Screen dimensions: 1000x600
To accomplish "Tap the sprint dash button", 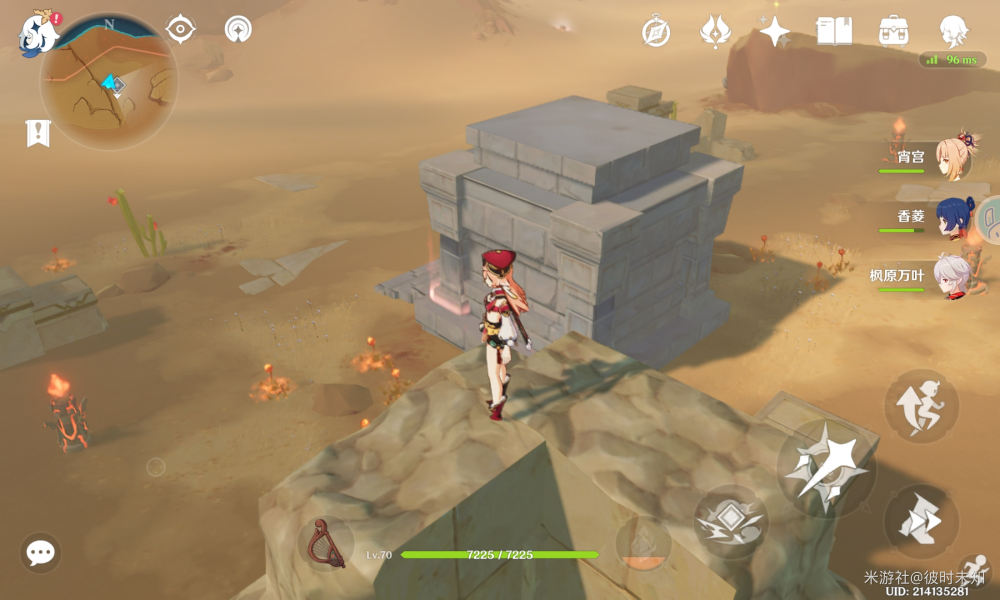I will pyautogui.click(x=921, y=521).
